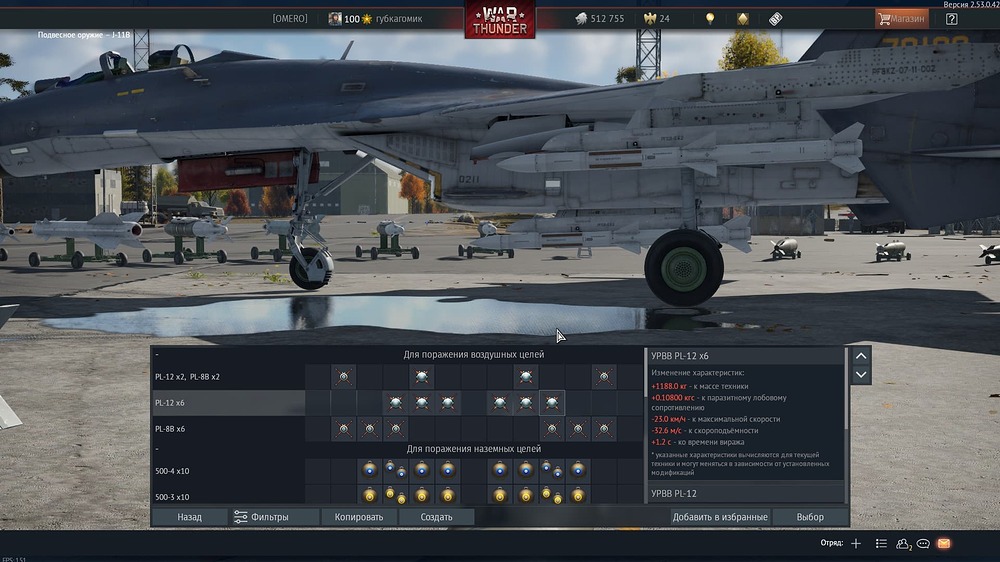1000x562 pixels.
Task: Open the Магазин shop
Action: click(901, 18)
